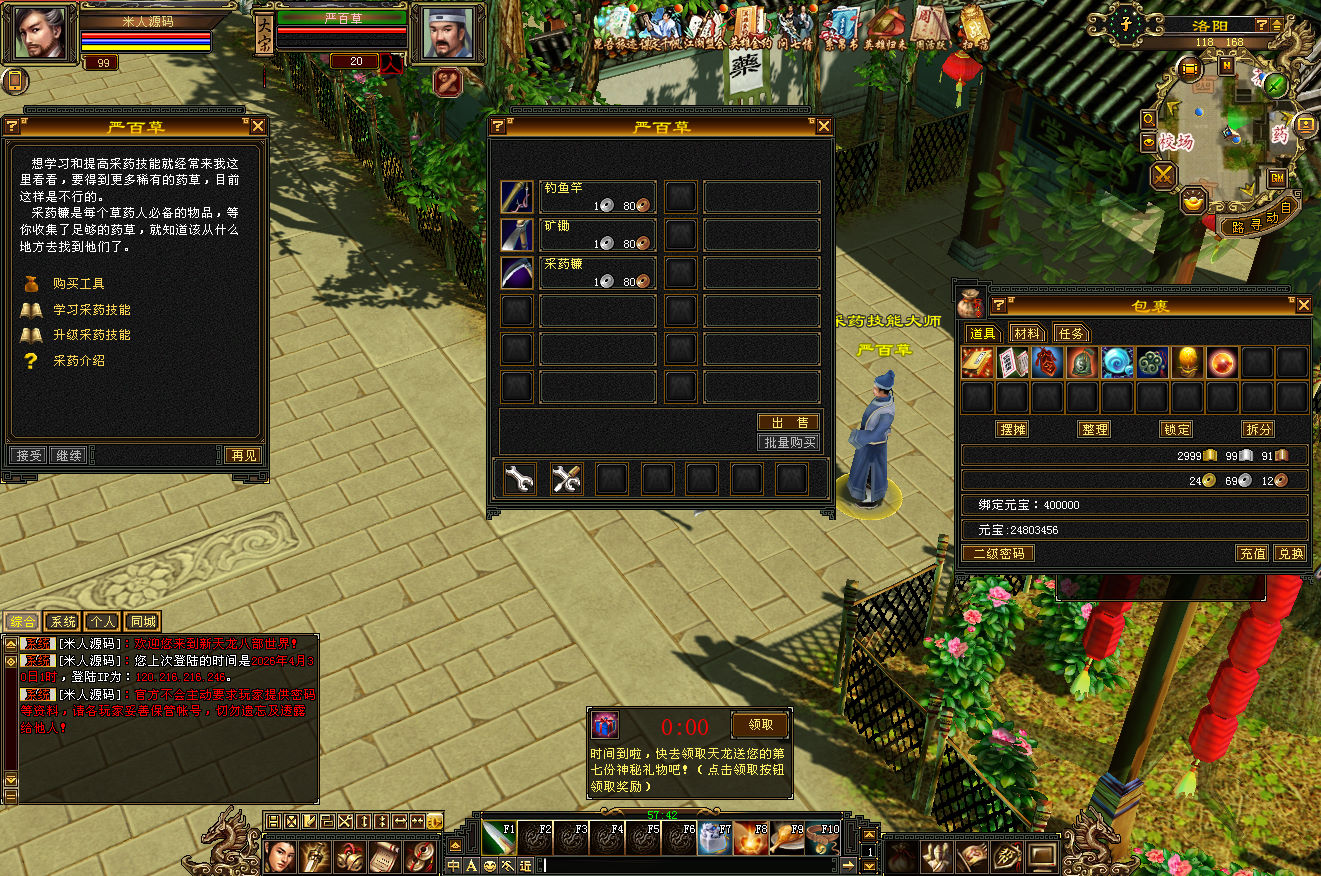
Task: Click the 整理 sort button
Action: coord(1095,429)
